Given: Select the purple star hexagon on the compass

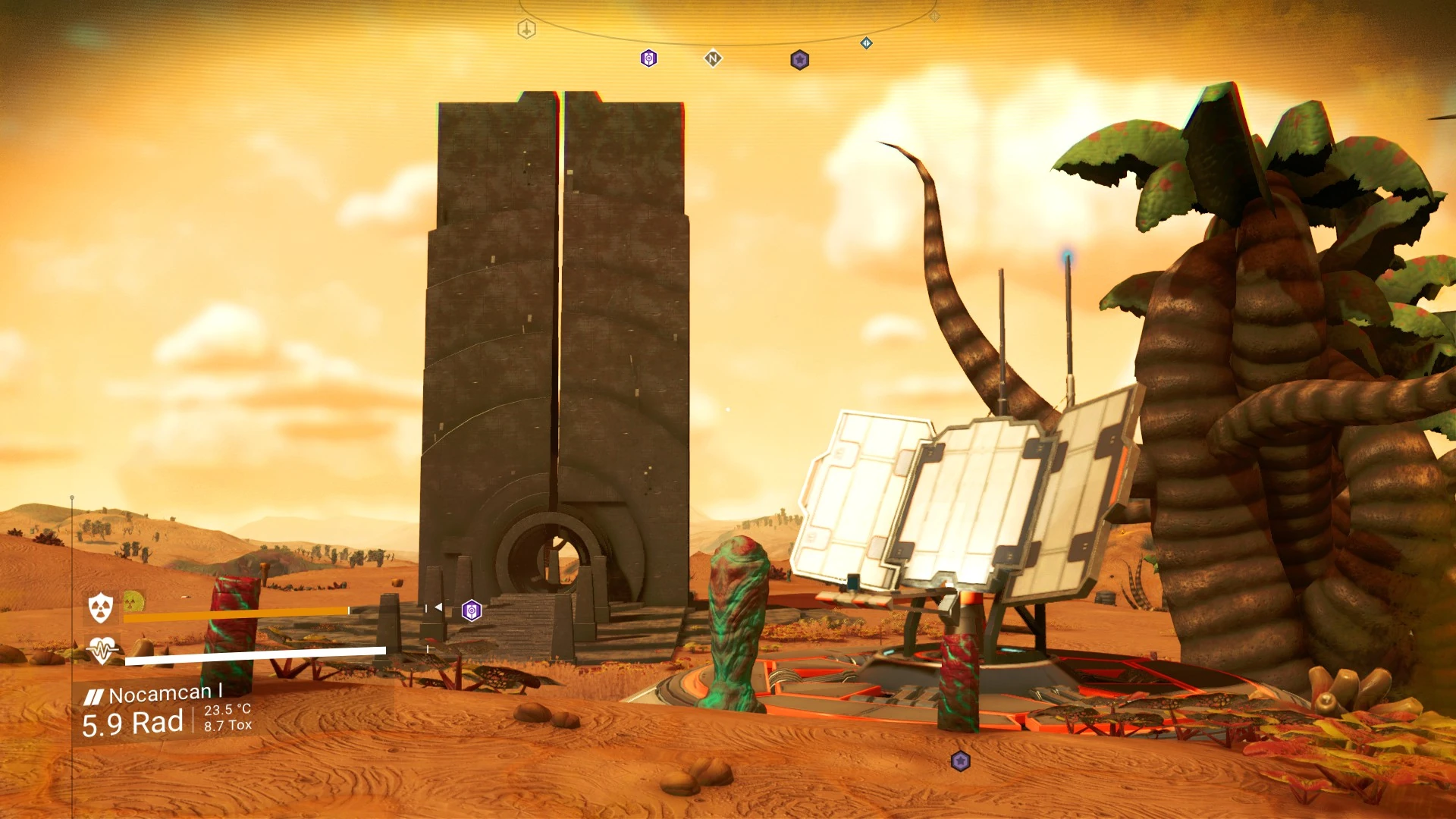Looking at the screenshot, I should pos(799,60).
